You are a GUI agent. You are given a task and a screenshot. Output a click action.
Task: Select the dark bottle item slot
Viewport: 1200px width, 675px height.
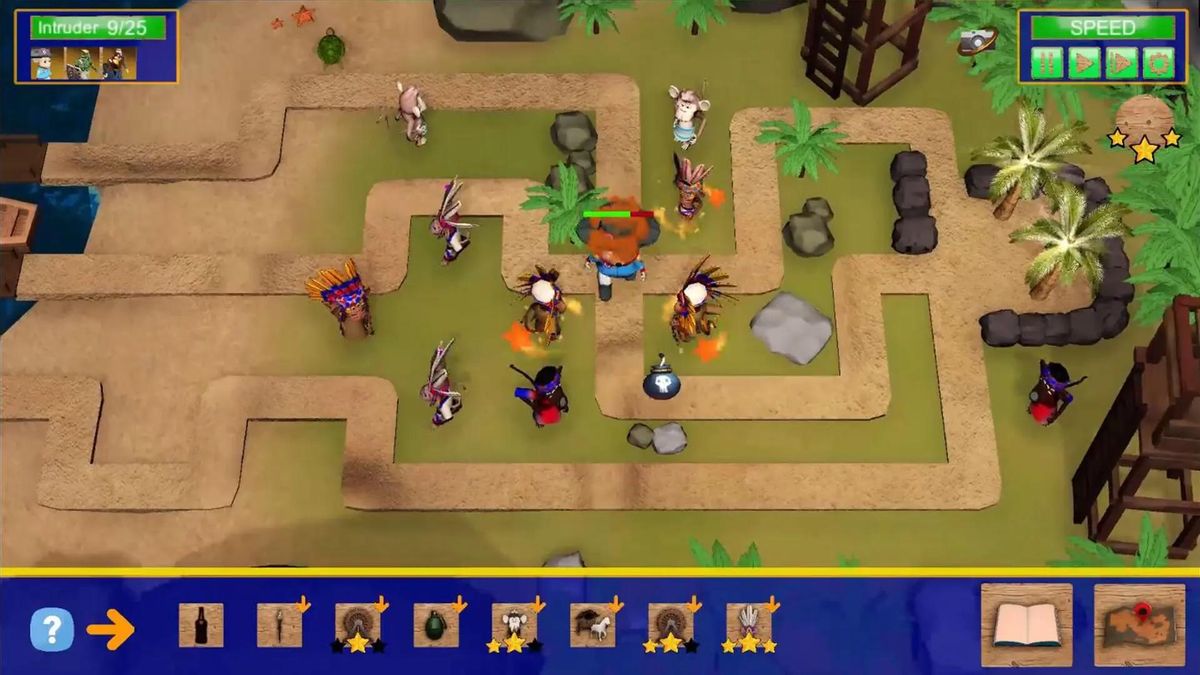click(201, 625)
